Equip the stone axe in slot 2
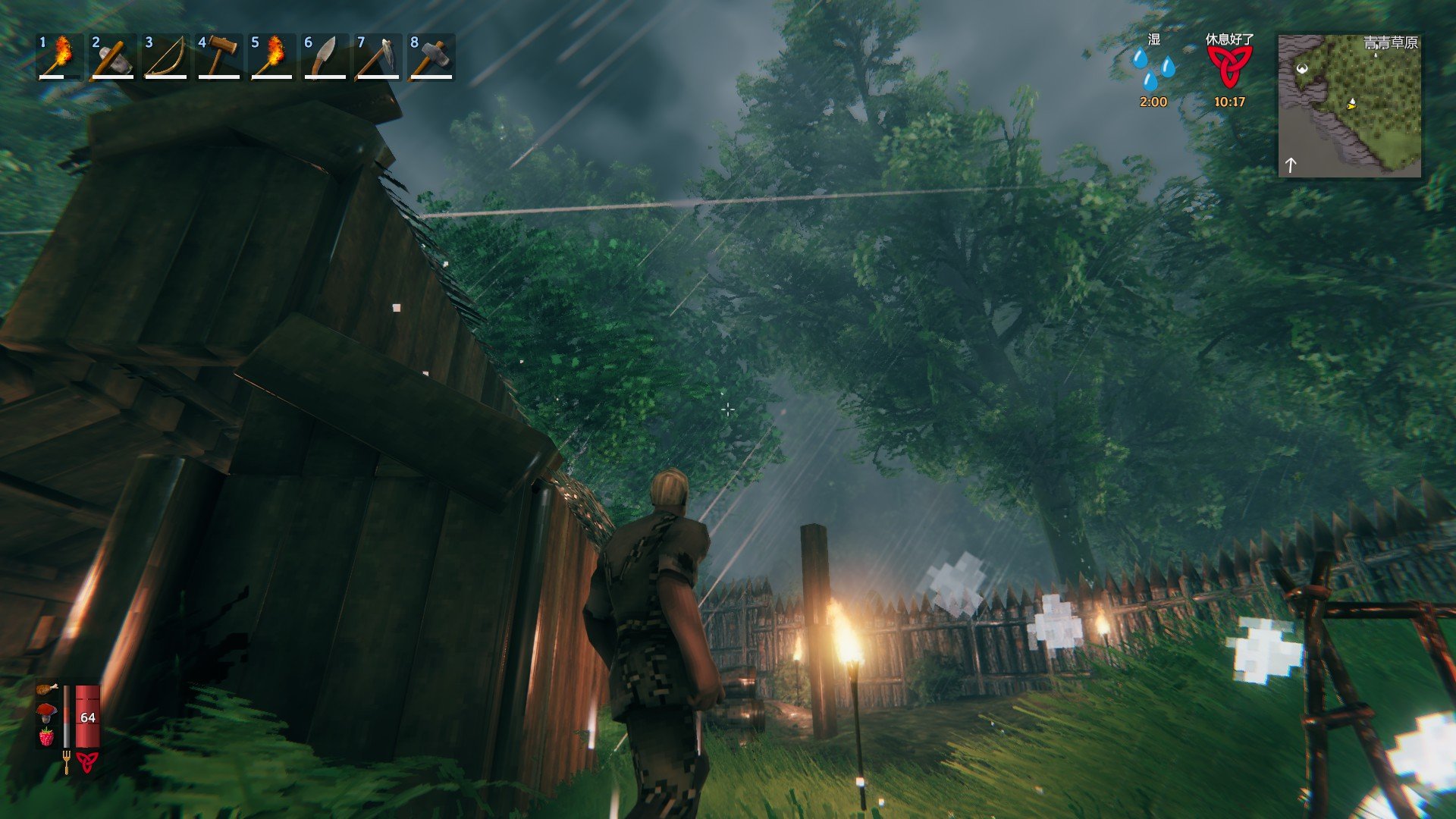1456x819 pixels. pos(112,57)
